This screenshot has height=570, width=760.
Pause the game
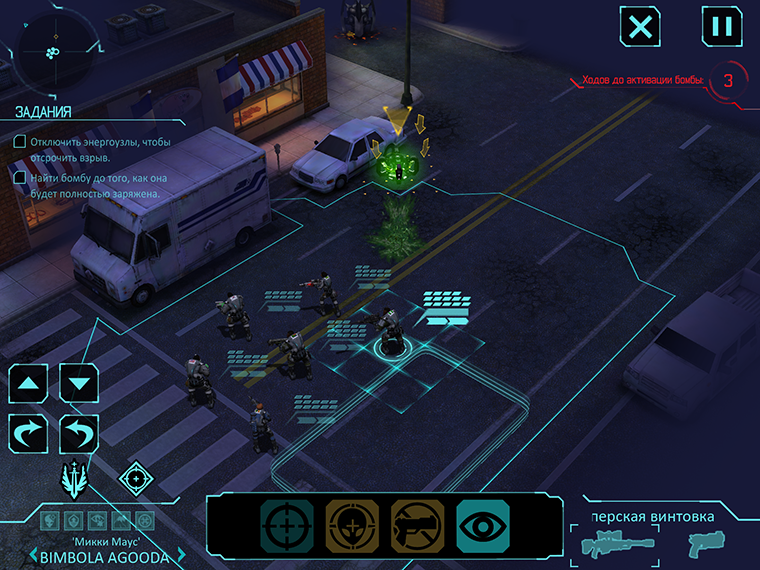(x=721, y=26)
